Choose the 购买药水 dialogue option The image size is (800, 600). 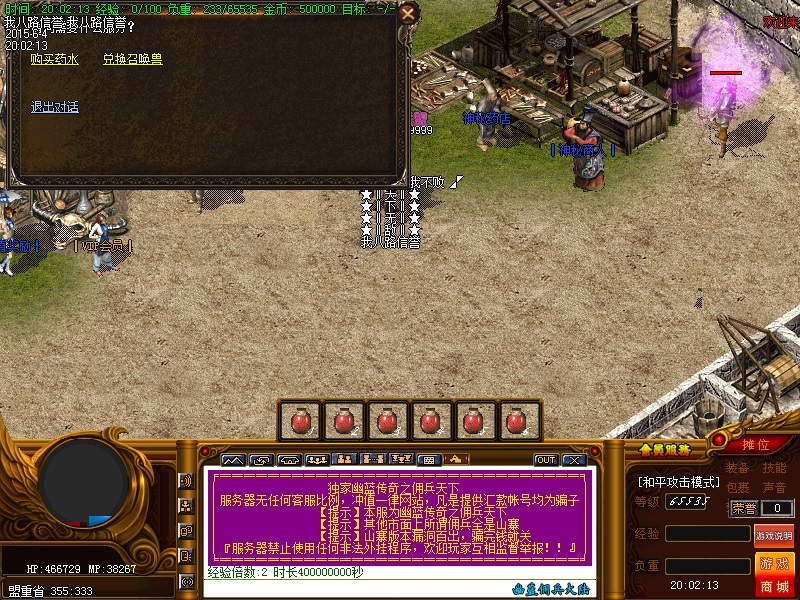tap(54, 60)
